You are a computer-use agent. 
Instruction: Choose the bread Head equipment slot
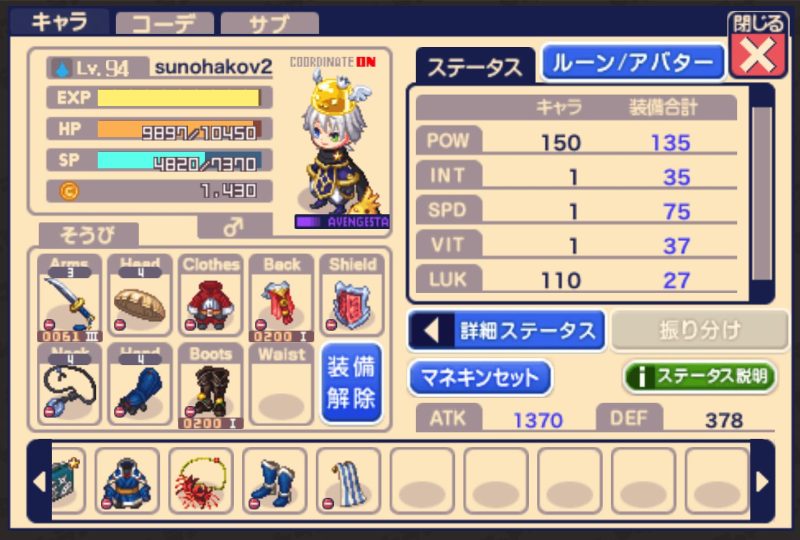pyautogui.click(x=140, y=297)
